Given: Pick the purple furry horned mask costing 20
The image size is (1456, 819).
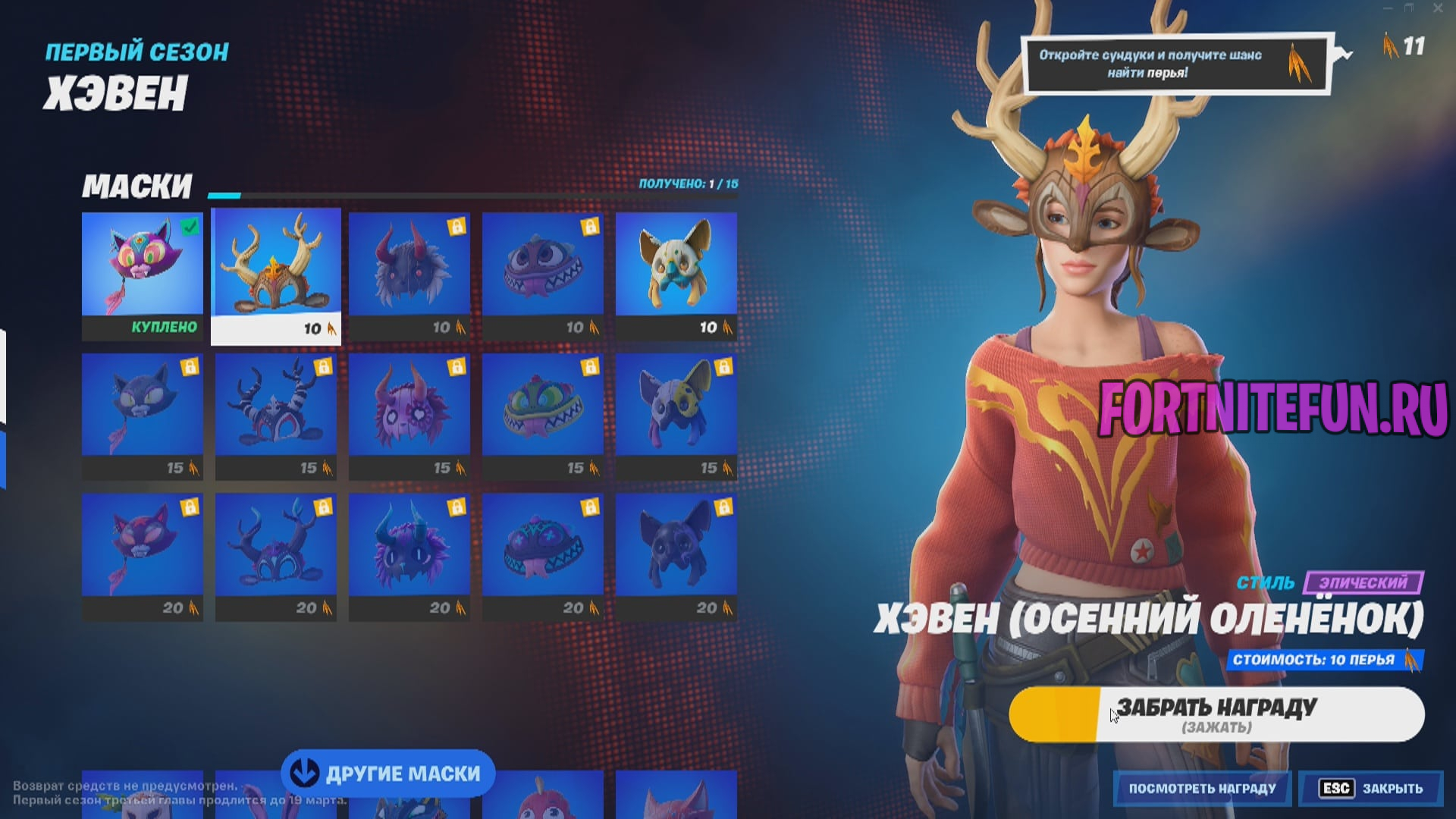Looking at the screenshot, I should pos(409,546).
